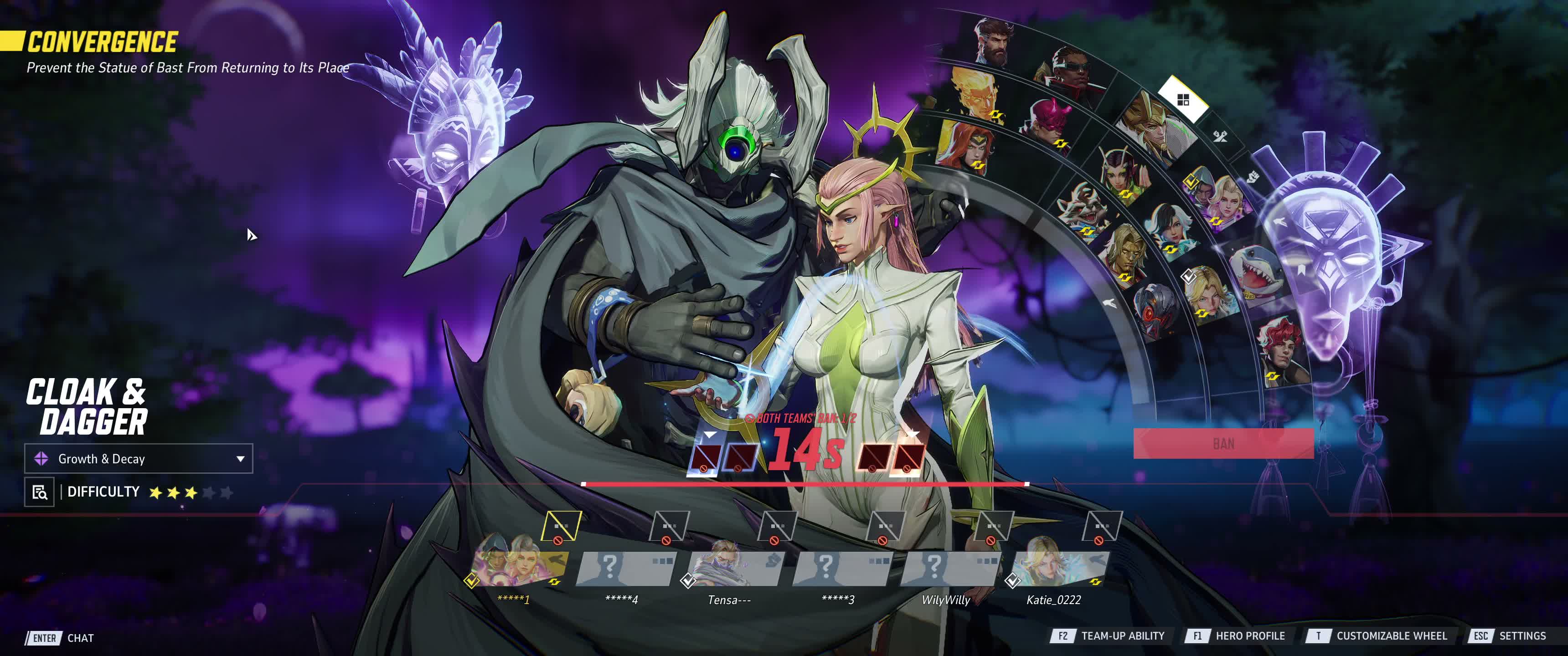
Task: Open the hero details magnifier icon
Action: (x=40, y=492)
